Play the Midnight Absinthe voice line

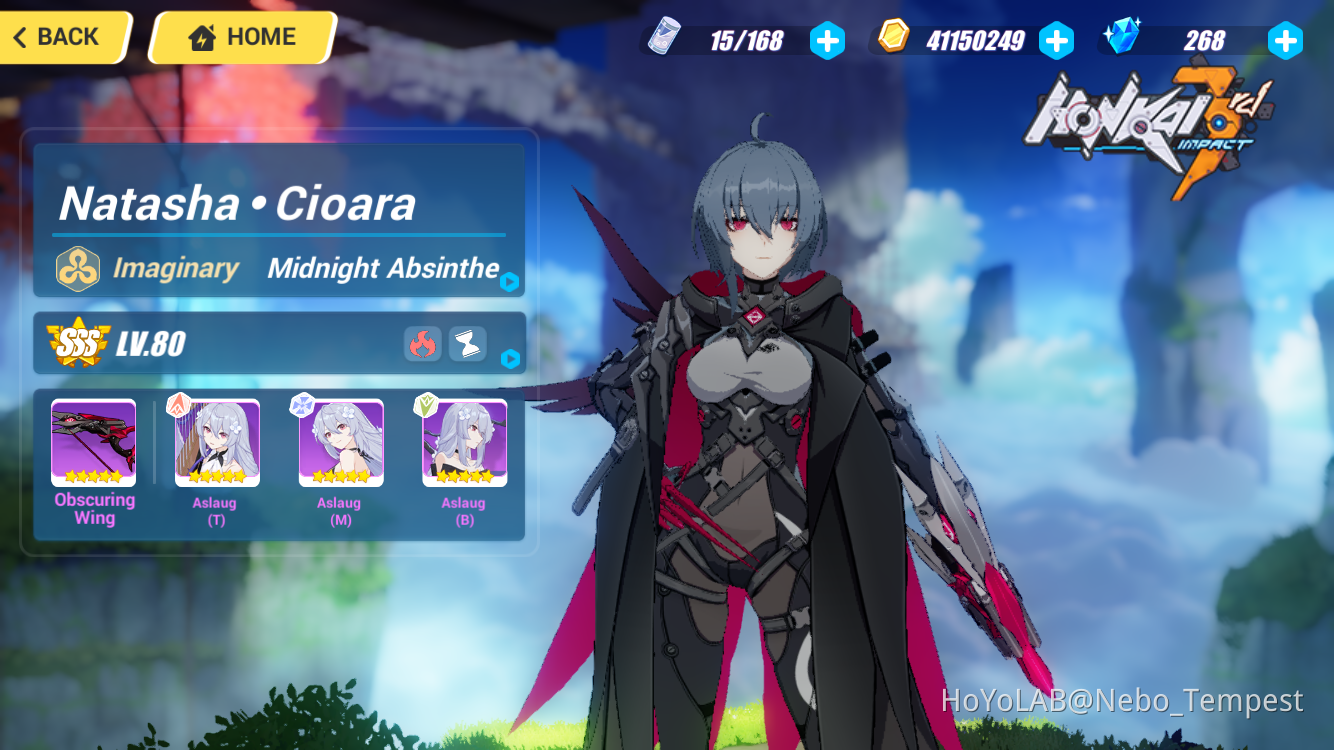click(510, 283)
